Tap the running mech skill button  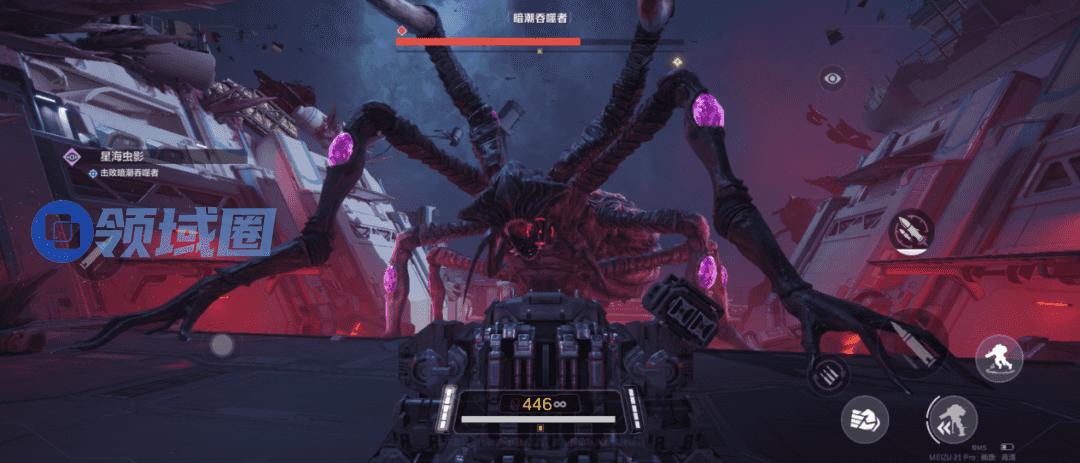click(x=997, y=357)
